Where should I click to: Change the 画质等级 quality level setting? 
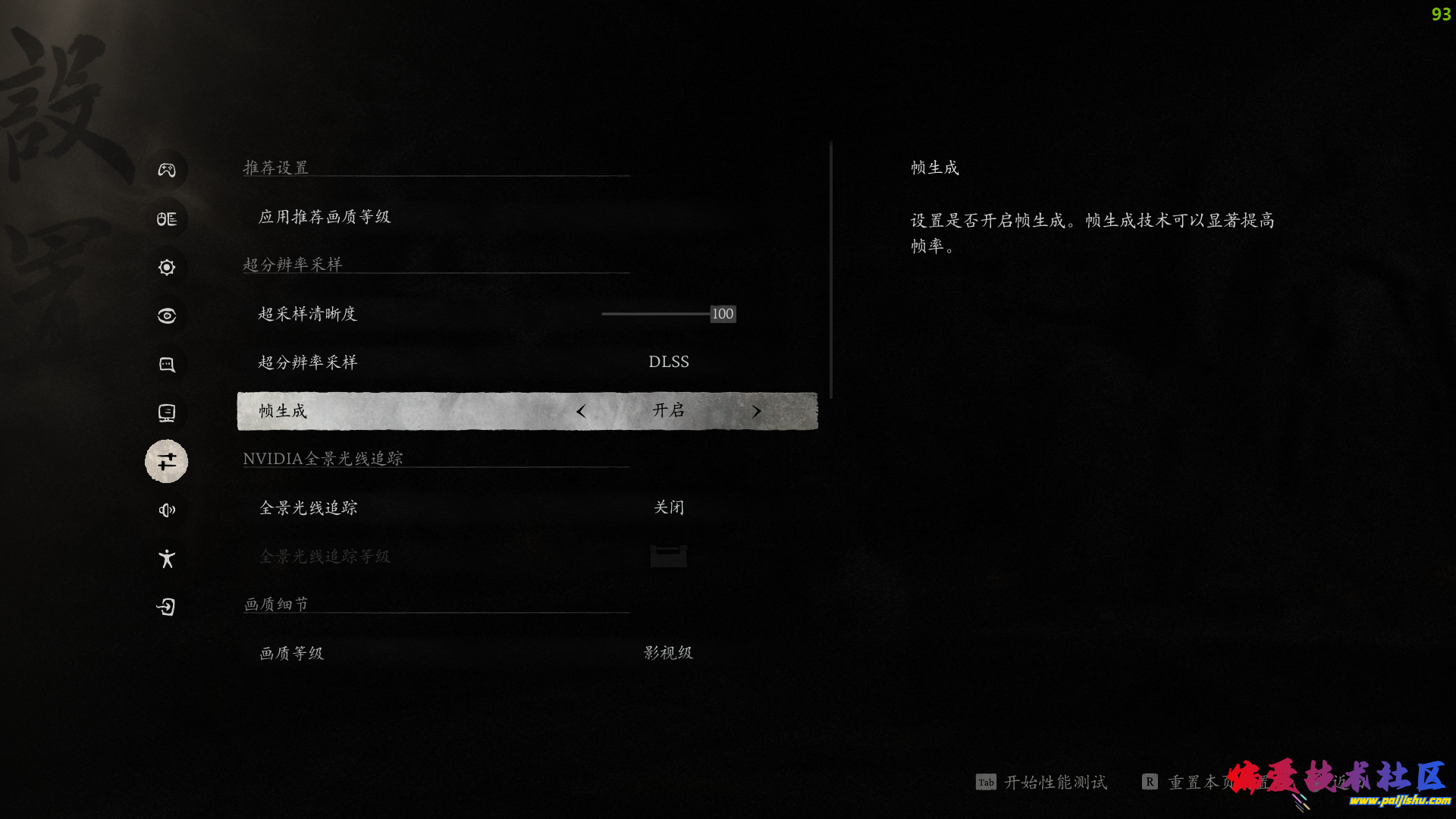pyautogui.click(x=668, y=653)
